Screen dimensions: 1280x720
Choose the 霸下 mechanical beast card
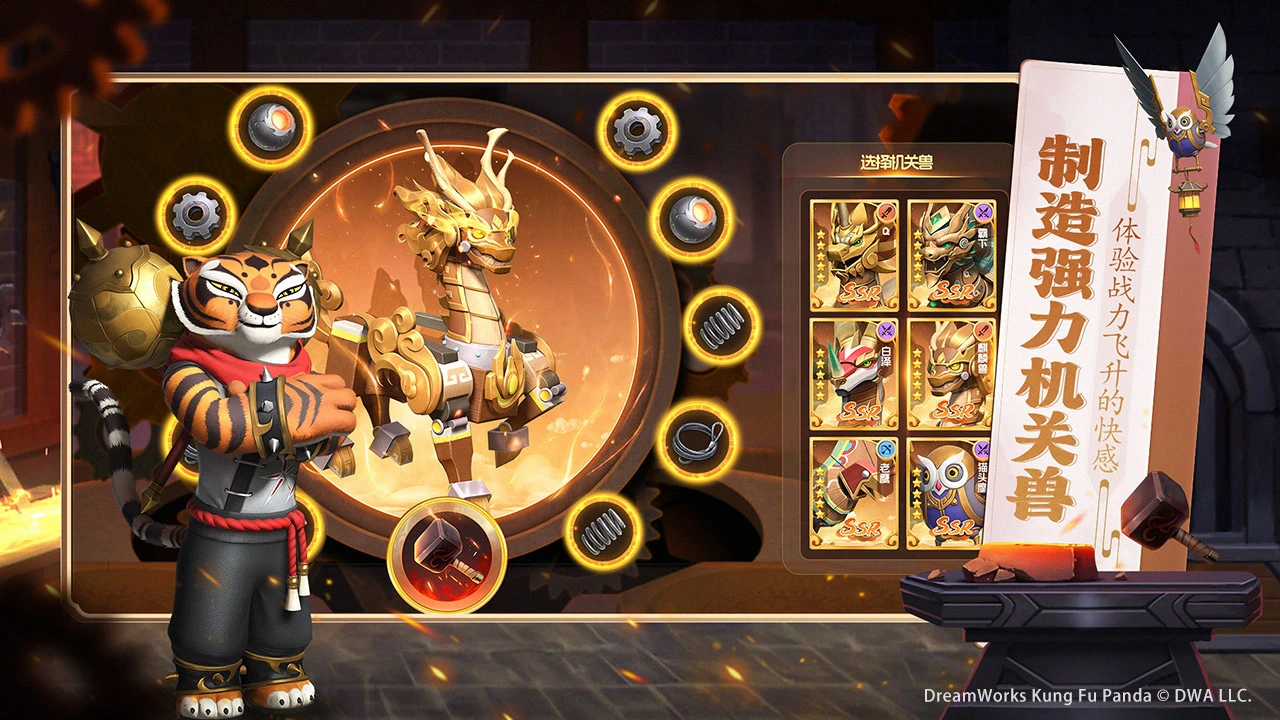coord(950,256)
